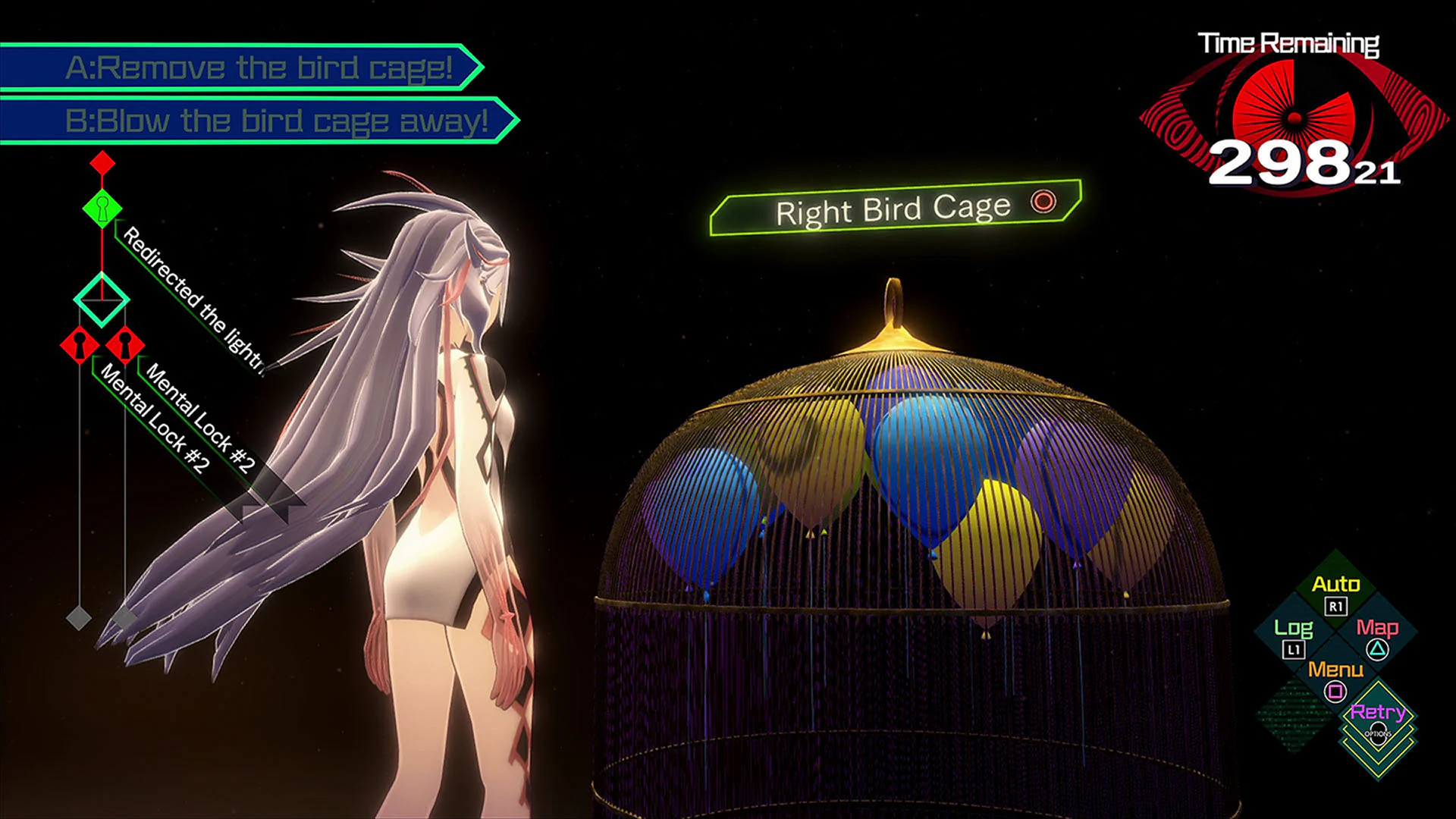Click the L1 button icon under Log
Screen dimensions: 1456x819
(1295, 651)
